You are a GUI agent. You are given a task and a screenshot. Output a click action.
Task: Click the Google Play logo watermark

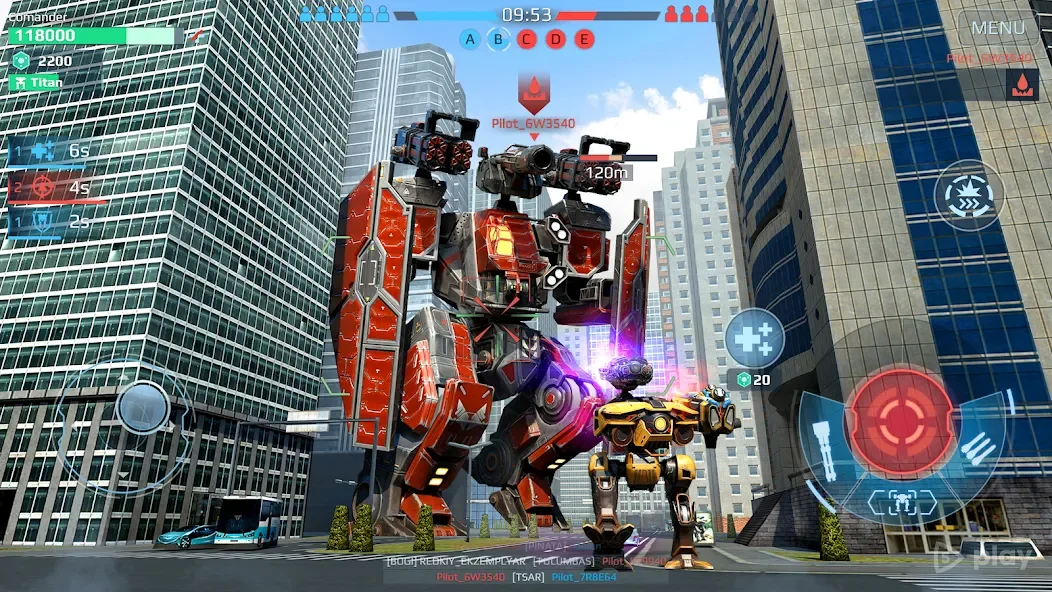pos(994,557)
